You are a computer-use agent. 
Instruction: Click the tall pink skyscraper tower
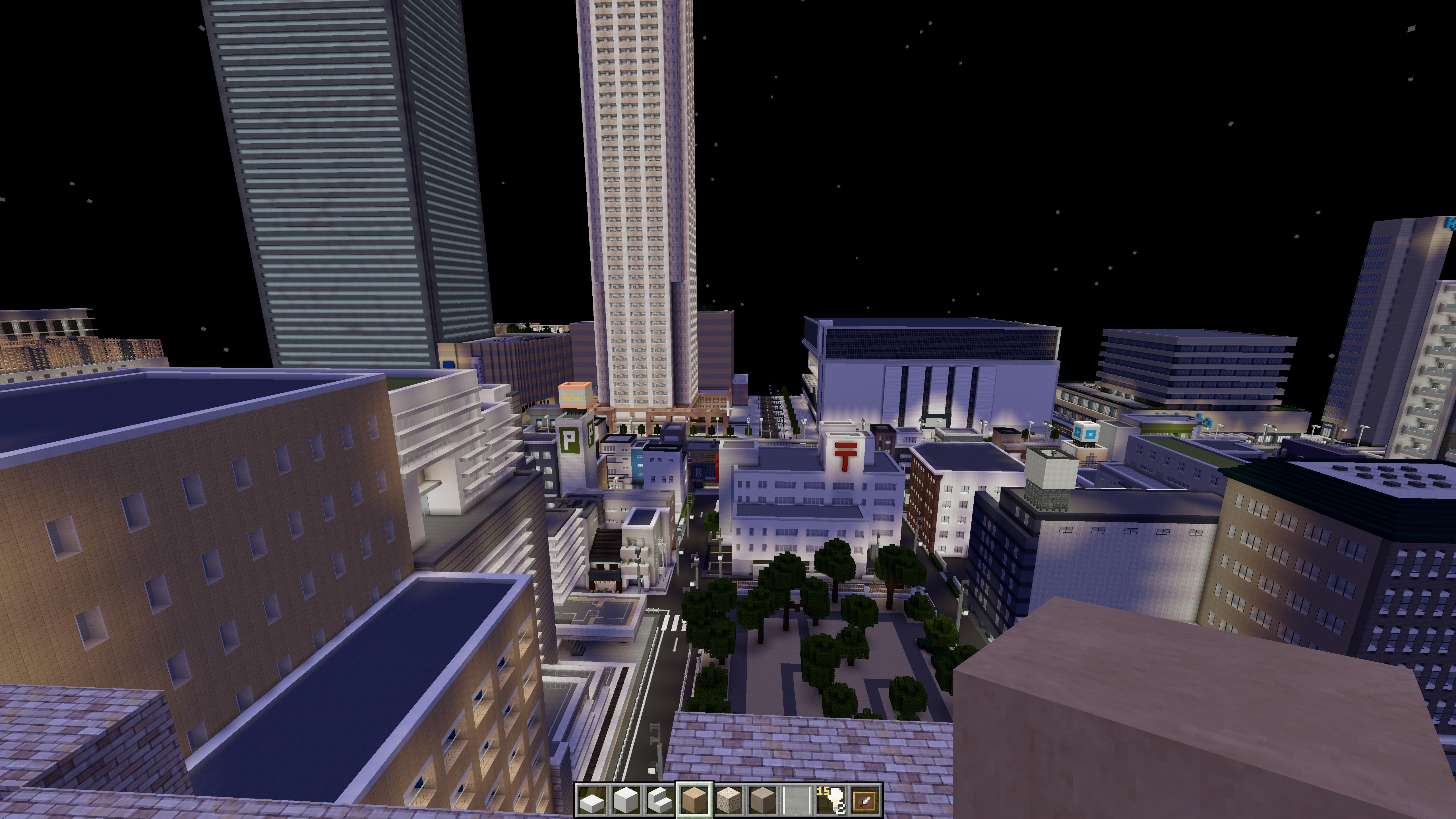(x=639, y=198)
